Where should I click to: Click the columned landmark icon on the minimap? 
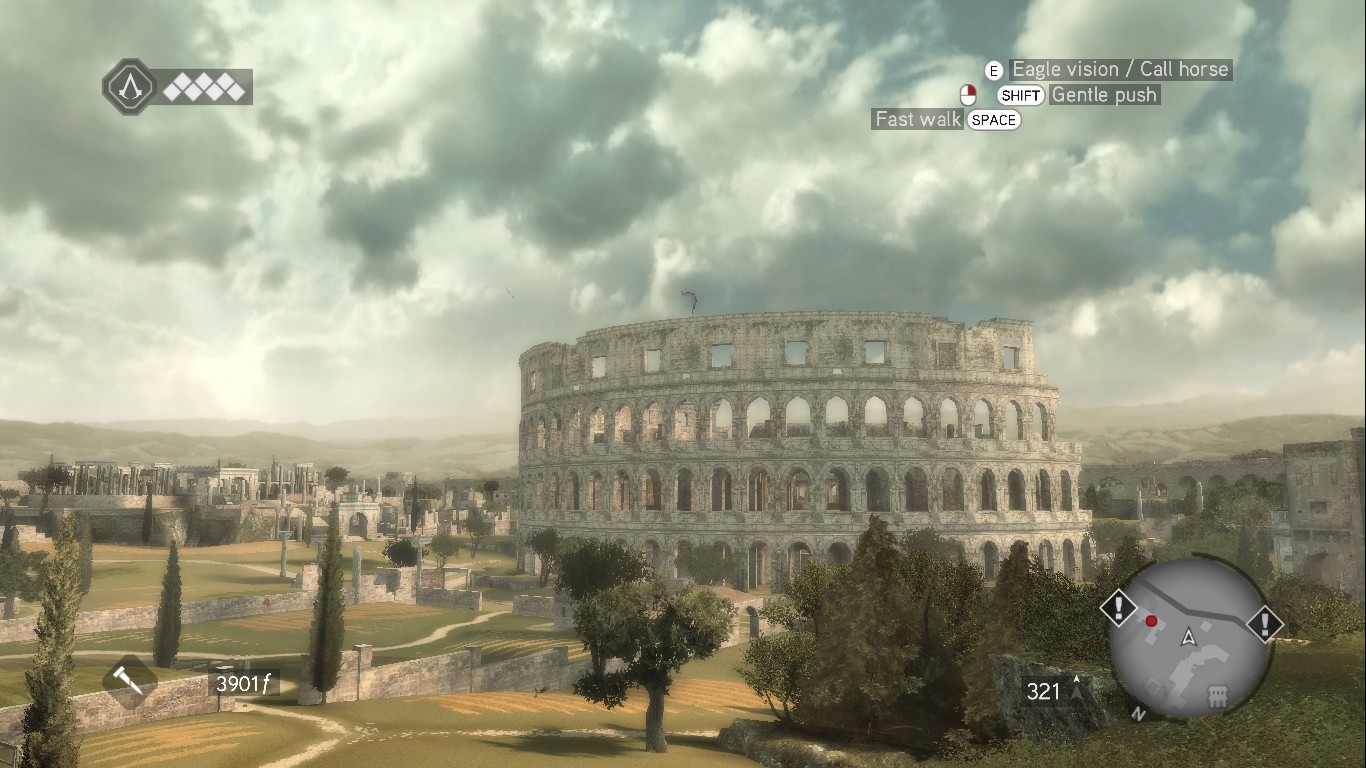point(1217,696)
